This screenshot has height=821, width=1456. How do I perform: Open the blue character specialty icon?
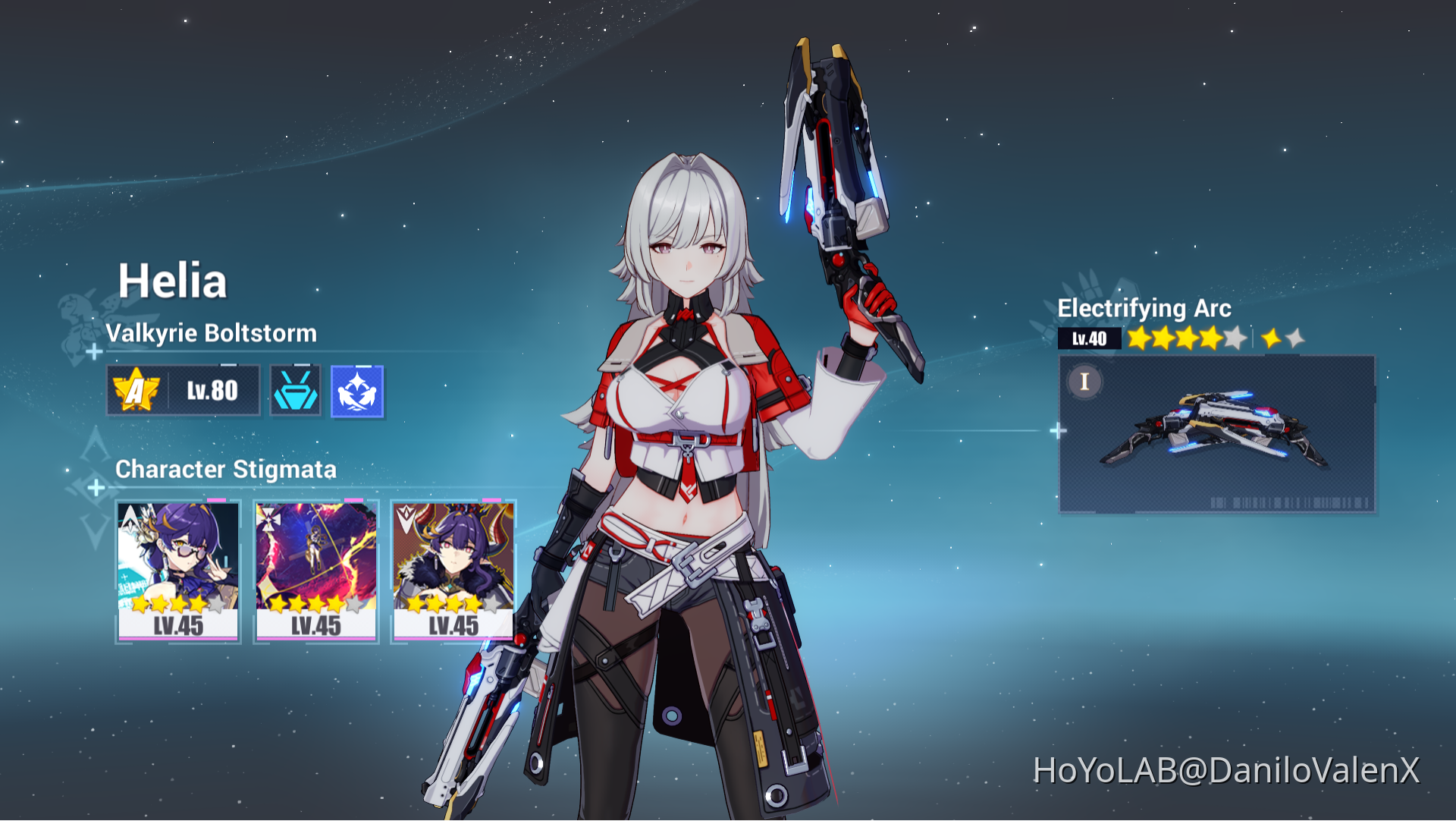[x=356, y=390]
